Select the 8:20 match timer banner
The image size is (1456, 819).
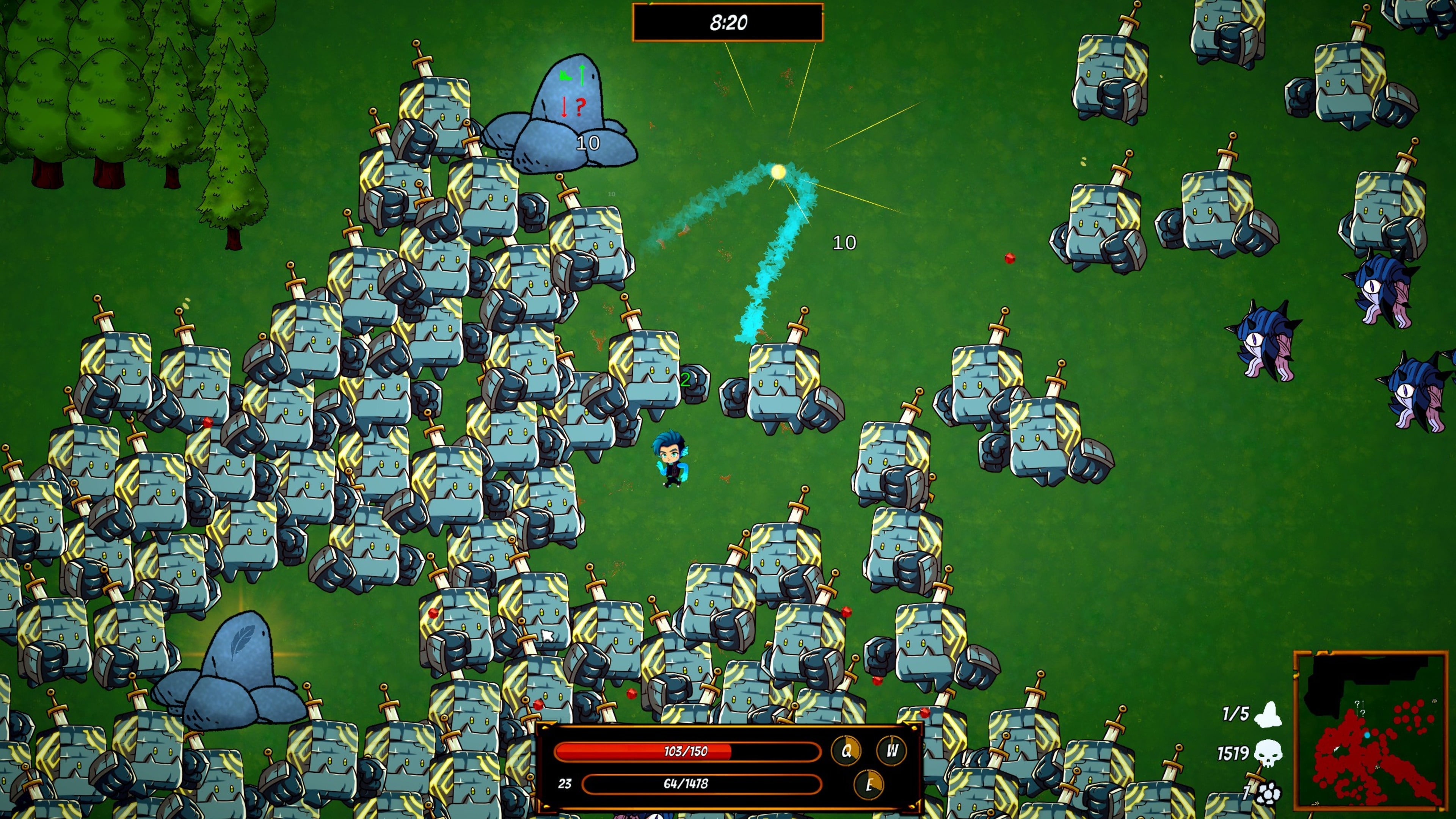pyautogui.click(x=728, y=23)
